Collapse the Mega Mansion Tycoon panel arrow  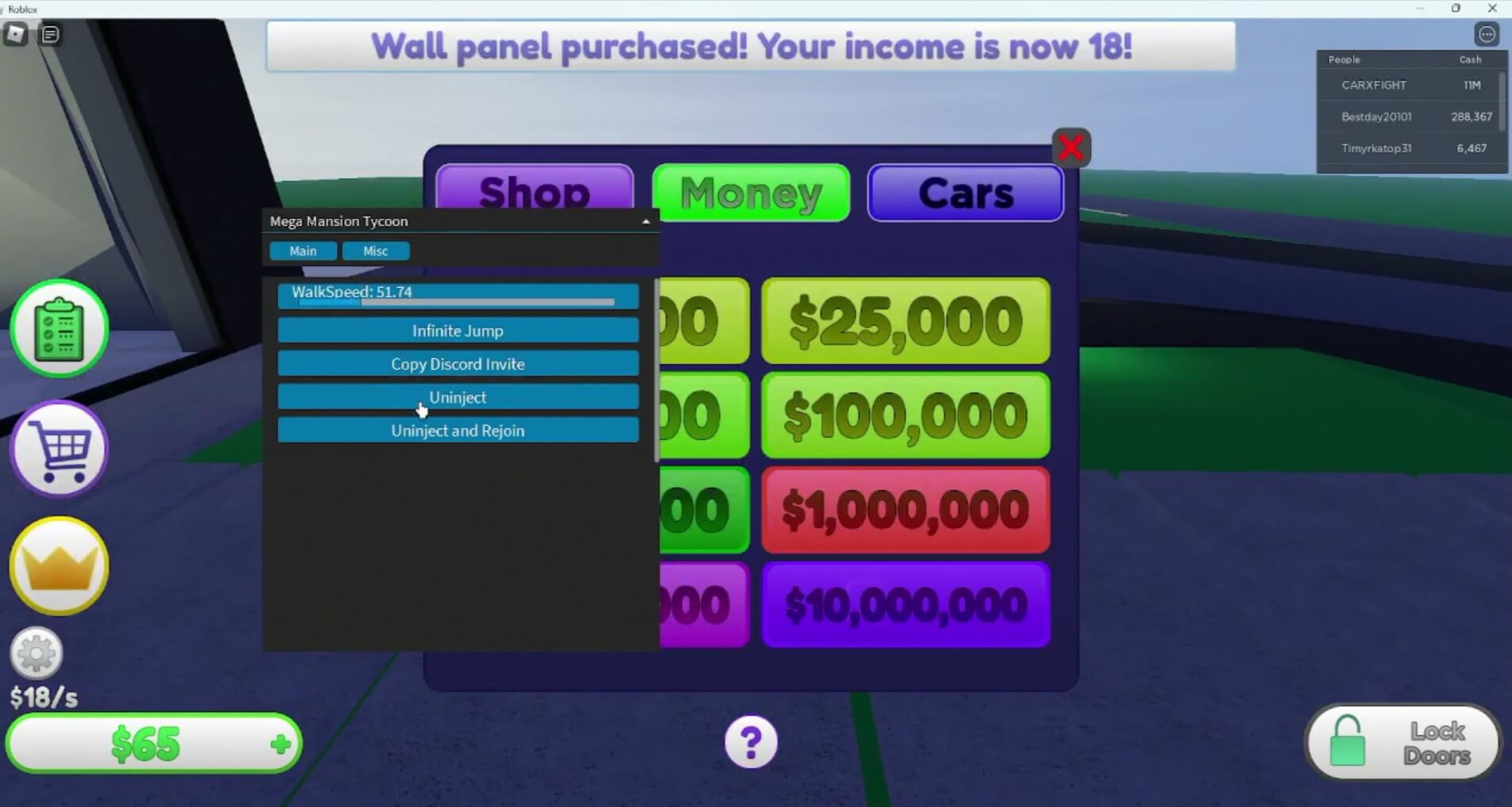point(645,221)
